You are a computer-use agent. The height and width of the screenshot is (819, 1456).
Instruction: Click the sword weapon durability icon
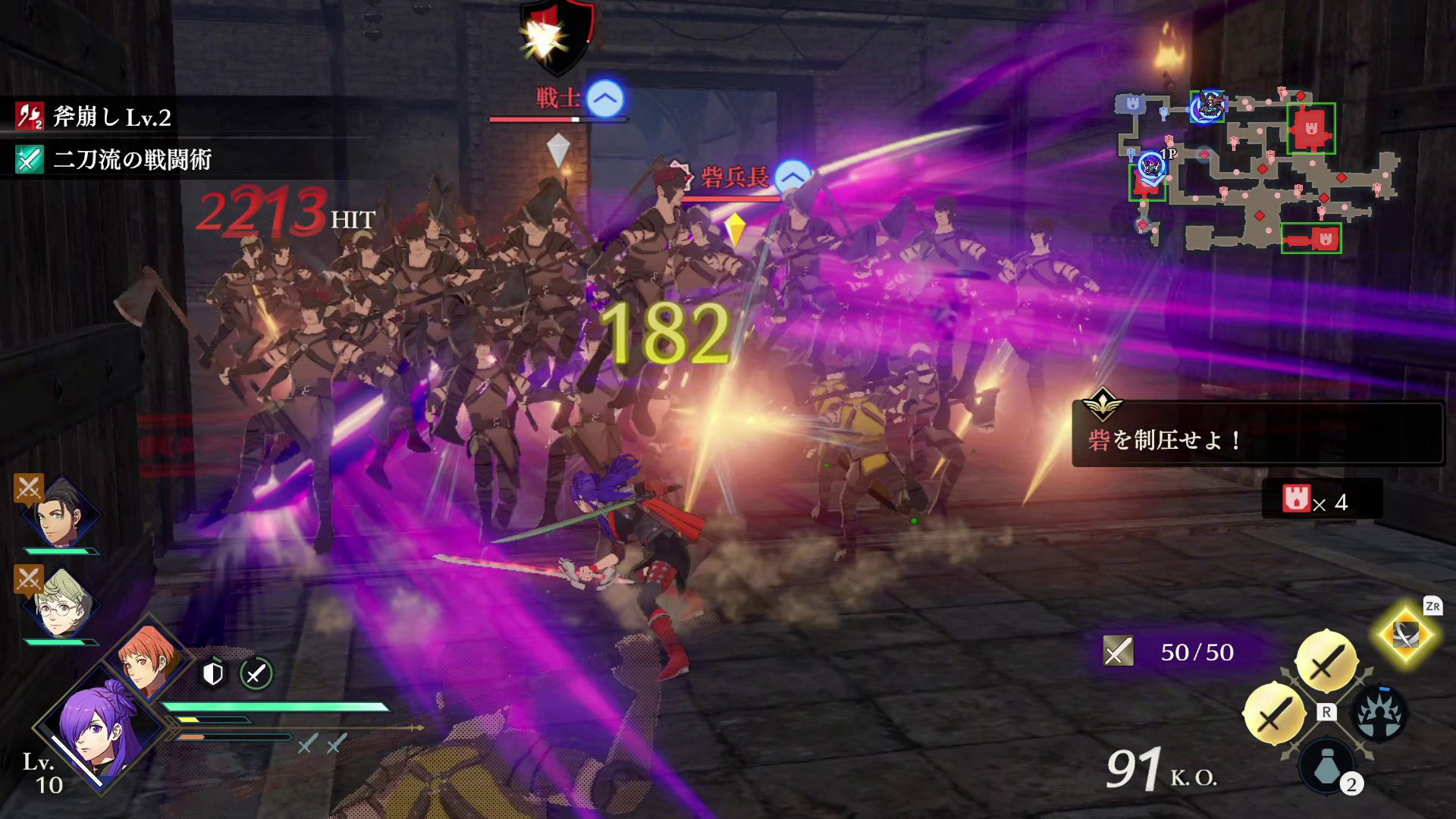click(1118, 651)
